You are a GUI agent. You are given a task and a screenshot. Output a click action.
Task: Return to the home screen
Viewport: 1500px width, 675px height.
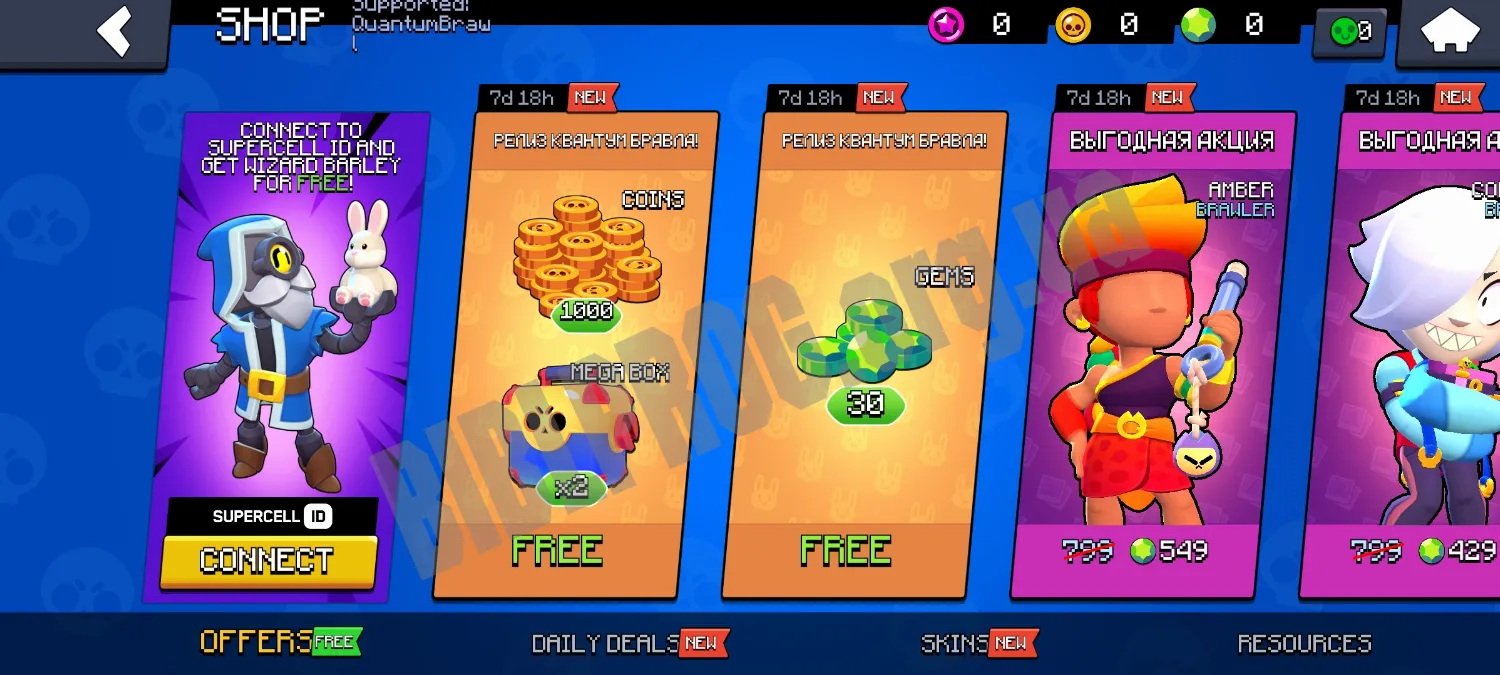(1450, 32)
